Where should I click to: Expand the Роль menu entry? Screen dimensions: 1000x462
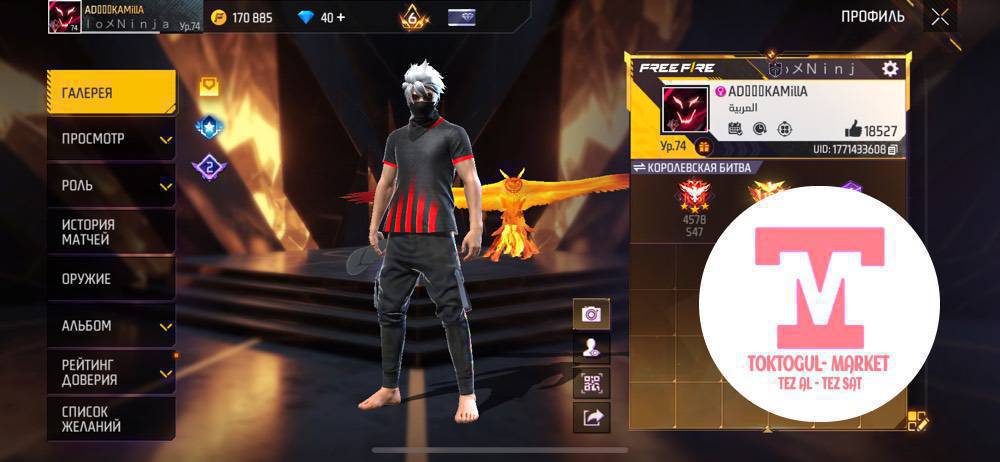tap(110, 186)
